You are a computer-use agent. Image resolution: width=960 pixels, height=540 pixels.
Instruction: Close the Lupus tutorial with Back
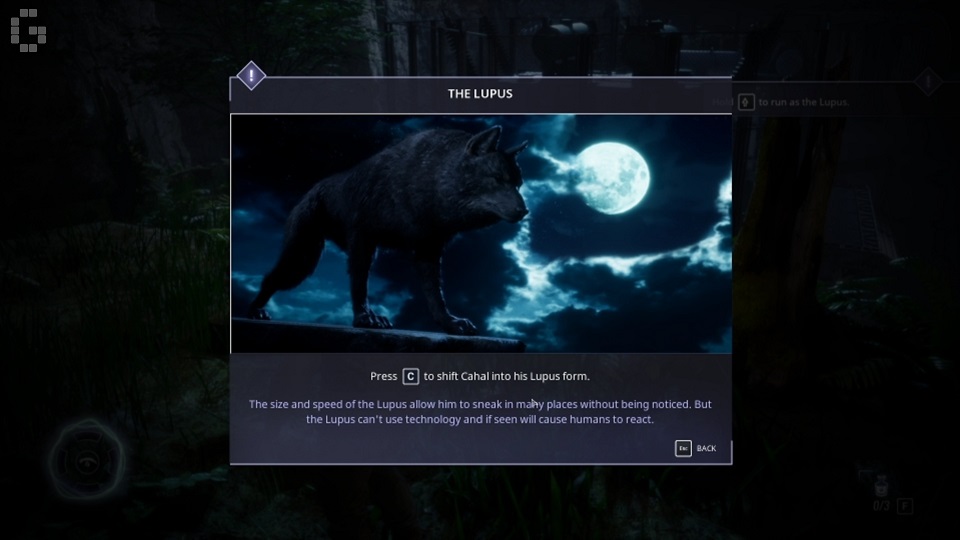(x=697, y=448)
